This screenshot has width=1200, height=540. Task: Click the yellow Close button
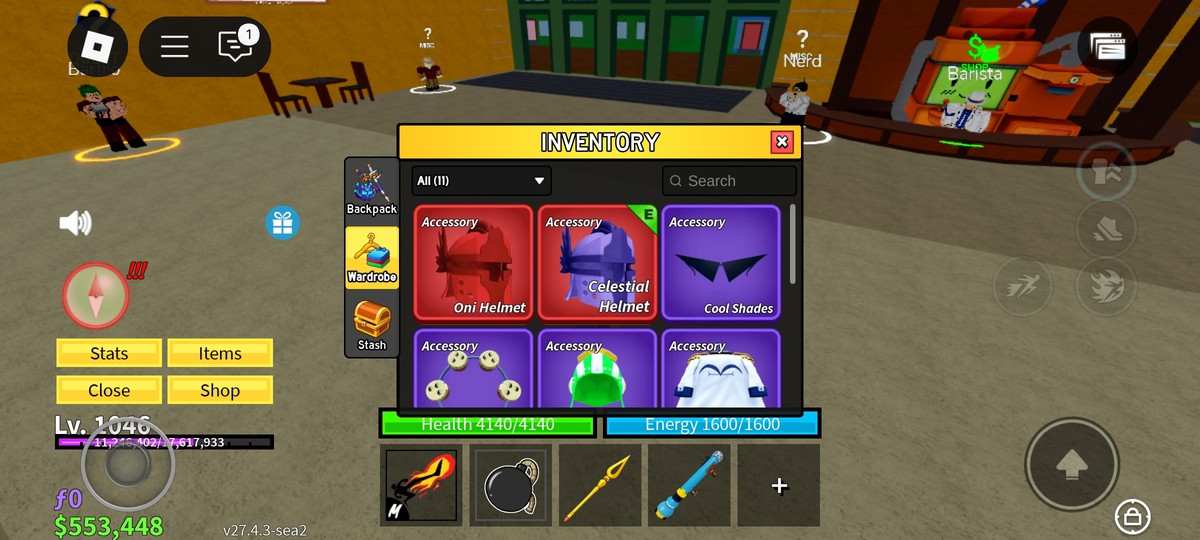[109, 390]
